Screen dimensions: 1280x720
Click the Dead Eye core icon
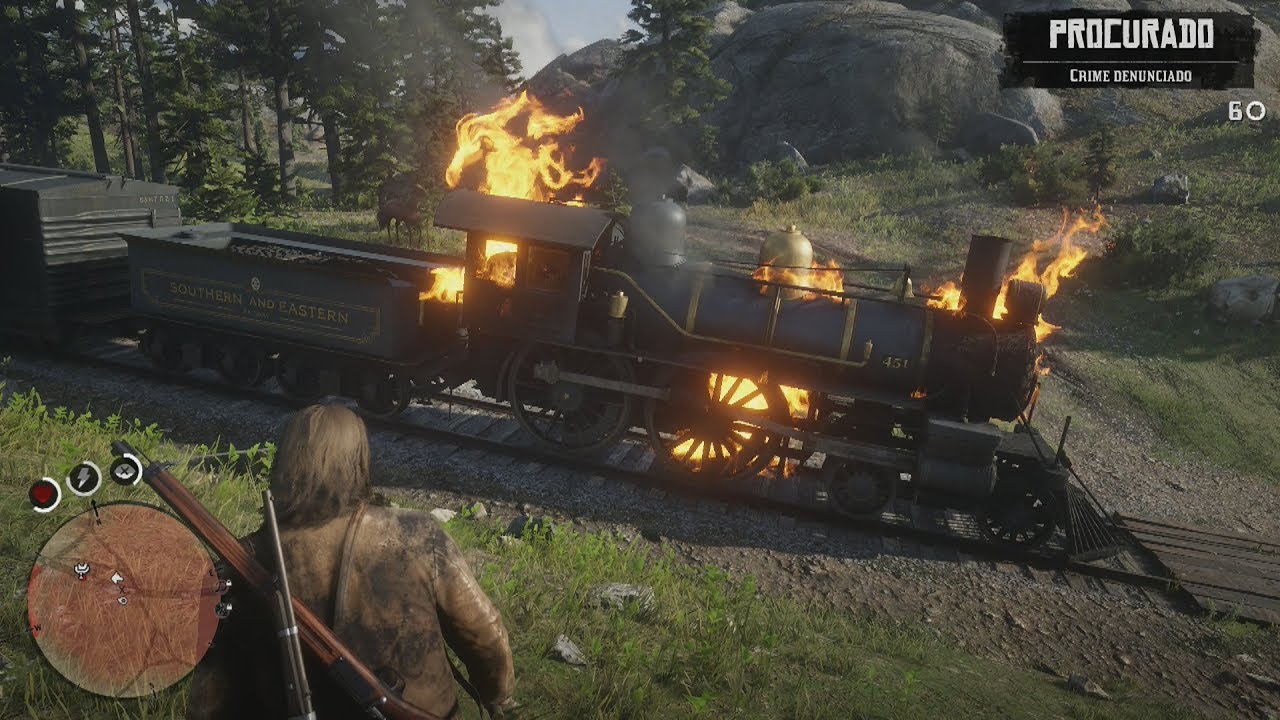pos(122,472)
